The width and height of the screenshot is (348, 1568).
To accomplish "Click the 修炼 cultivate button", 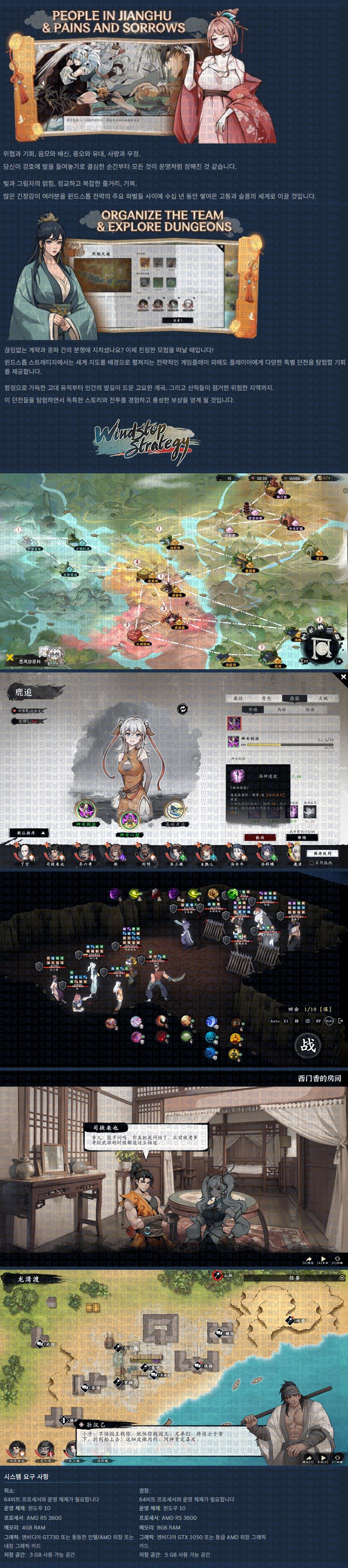I will [302, 837].
